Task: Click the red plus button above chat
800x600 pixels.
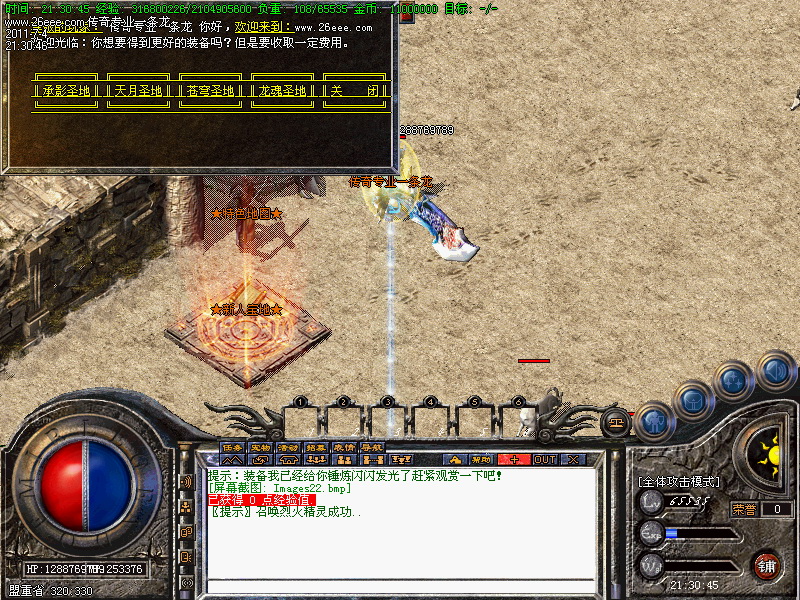Action: pos(515,459)
